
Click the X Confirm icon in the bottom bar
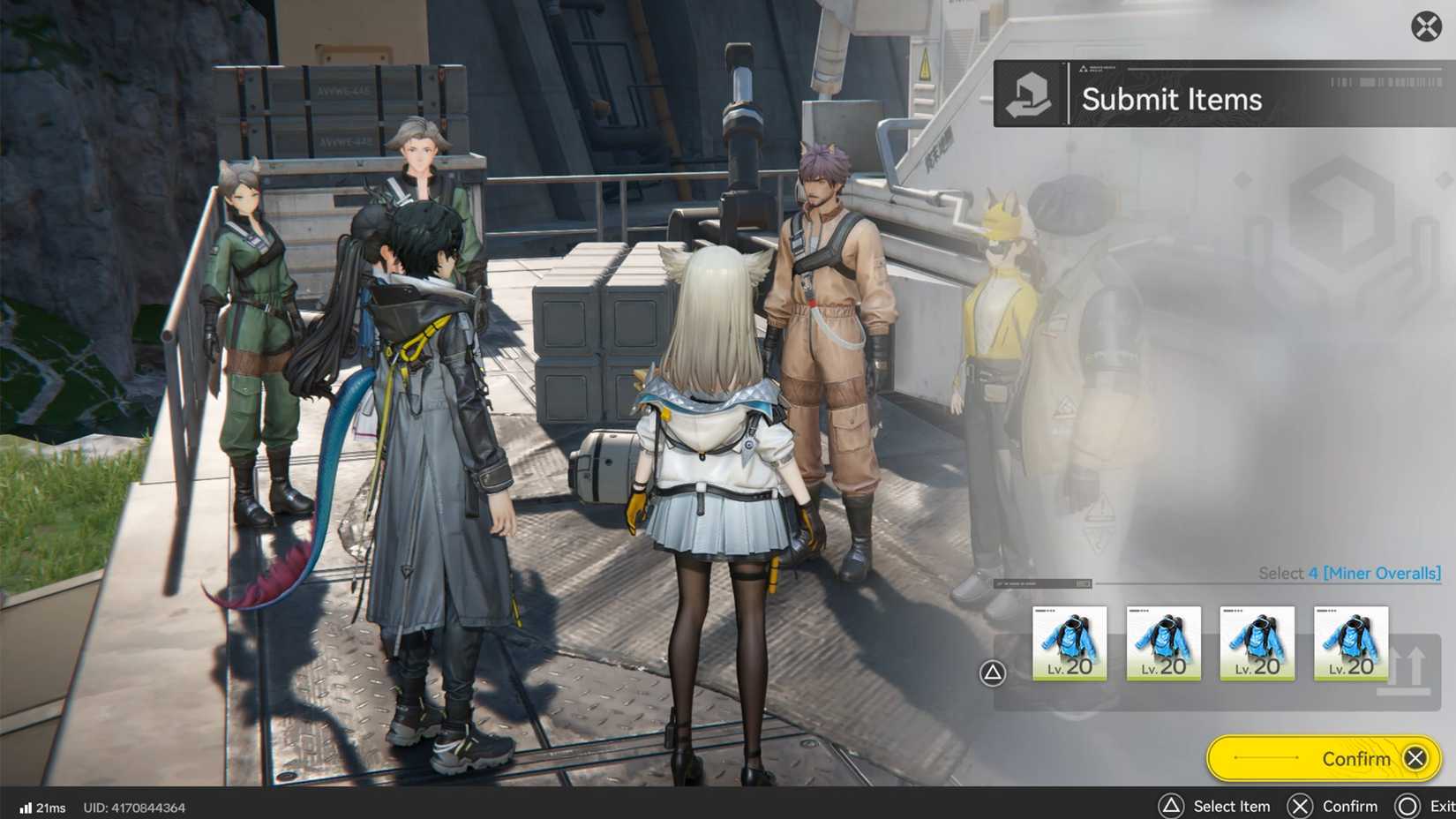(x=1300, y=806)
